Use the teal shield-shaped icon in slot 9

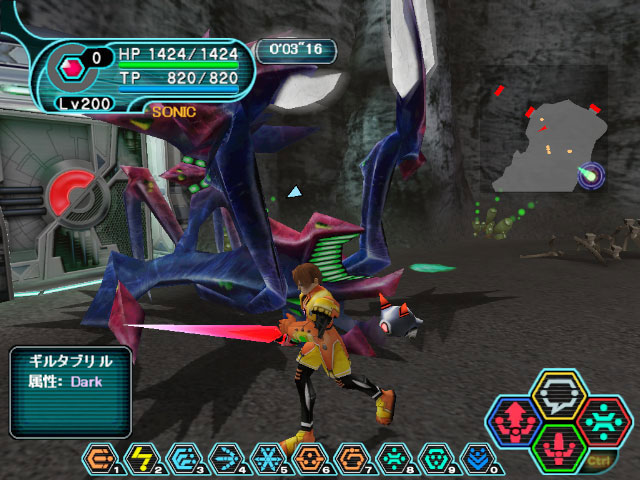436,459
